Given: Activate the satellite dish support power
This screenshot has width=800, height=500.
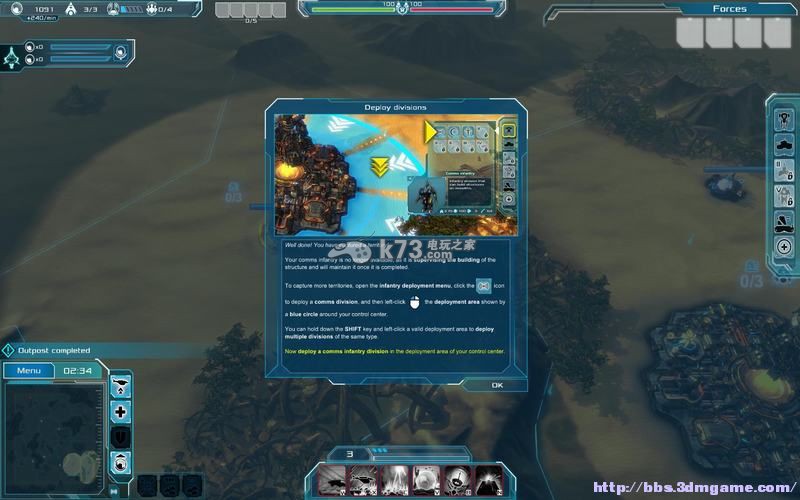Looking at the screenshot, I should (457, 478).
